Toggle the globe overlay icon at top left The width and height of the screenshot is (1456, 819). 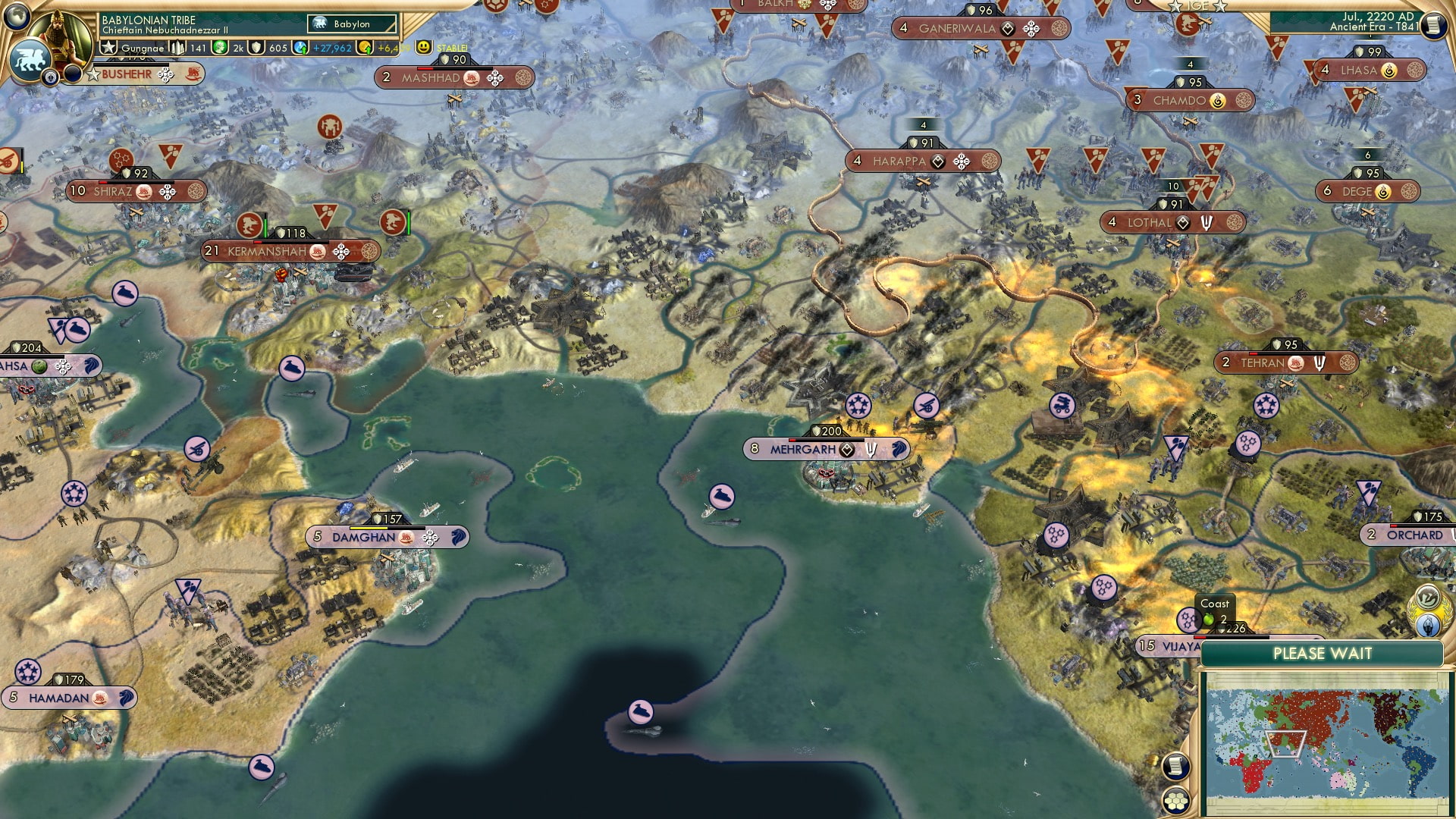click(x=15, y=16)
